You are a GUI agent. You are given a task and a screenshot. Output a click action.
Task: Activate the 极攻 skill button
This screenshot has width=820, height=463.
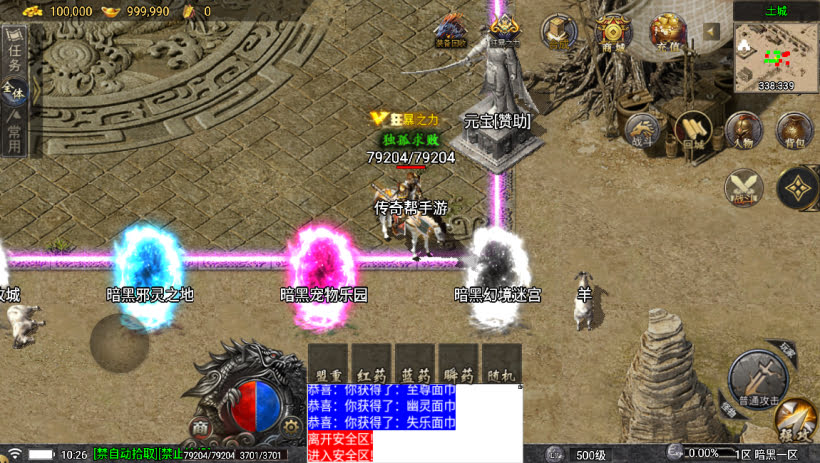coord(796,420)
